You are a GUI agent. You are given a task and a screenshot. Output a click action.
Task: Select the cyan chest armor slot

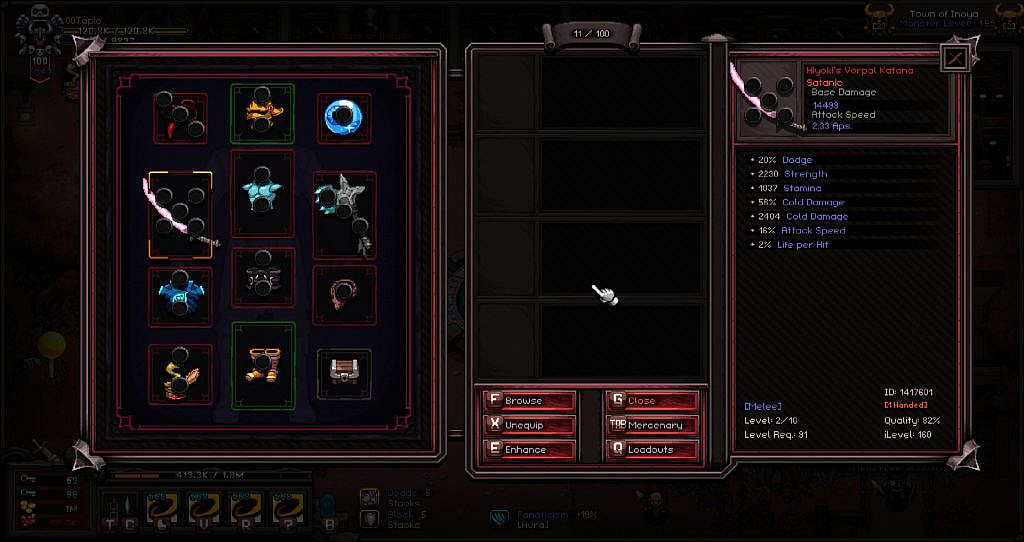(x=263, y=194)
